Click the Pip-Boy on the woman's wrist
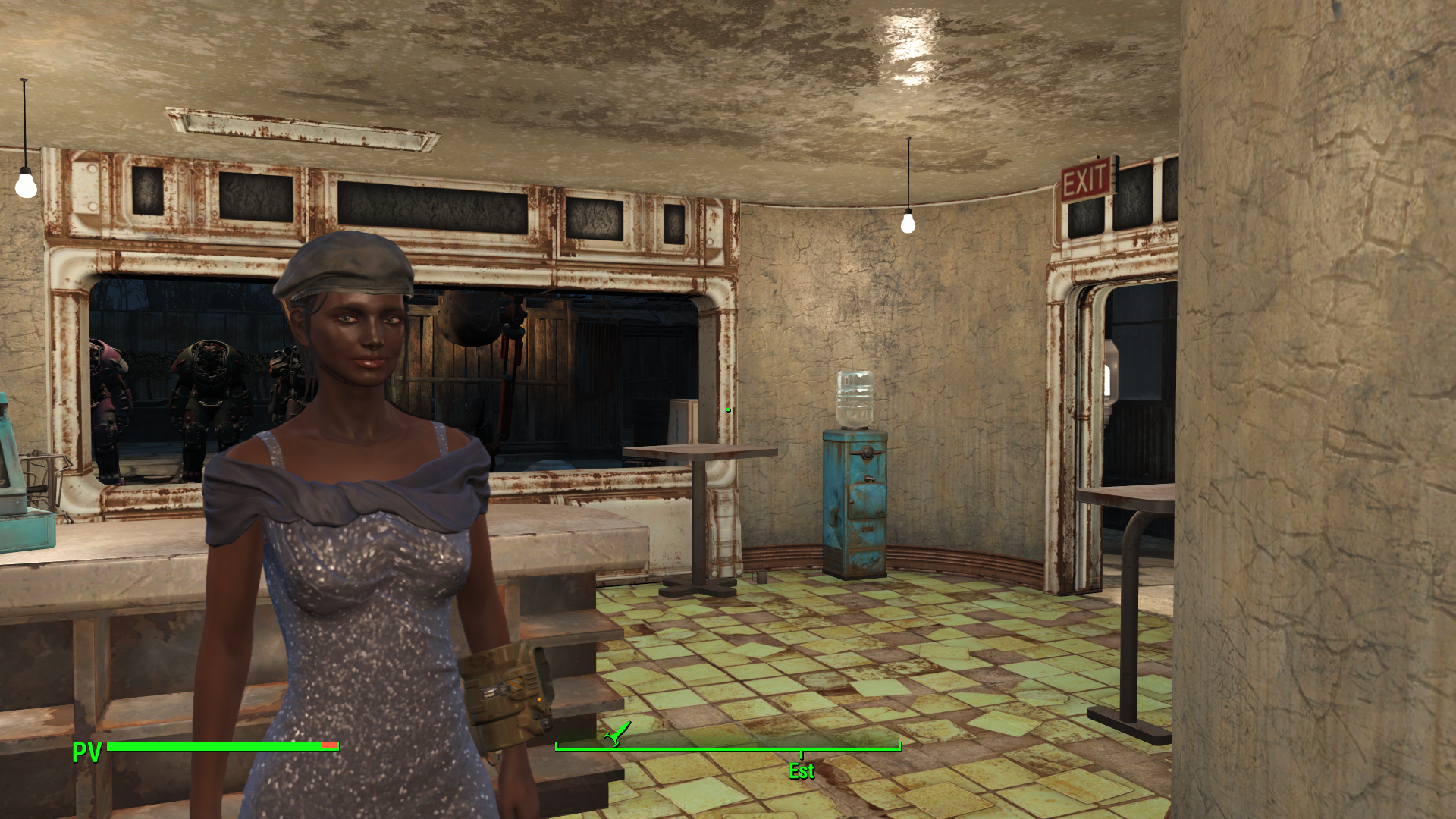Viewport: 1456px width, 819px height. pos(510,690)
